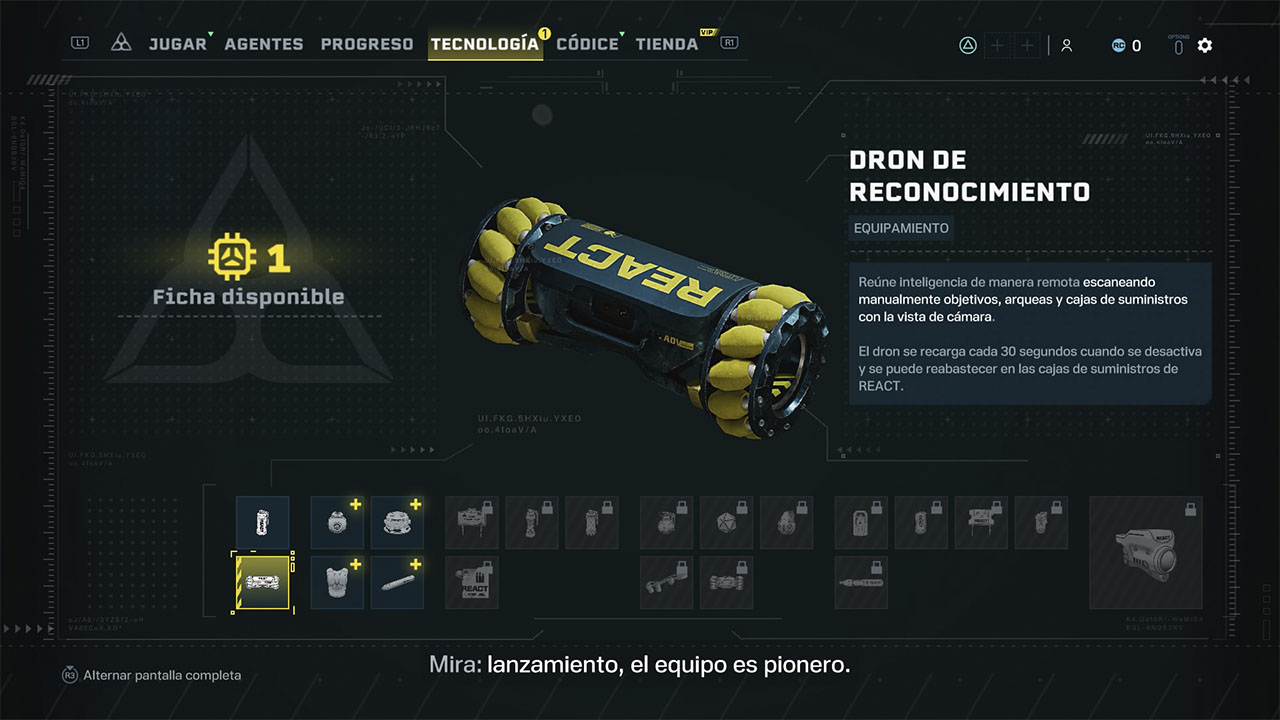Screen dimensions: 1280x720
Task: Select the body armor equipment icon
Action: (337, 582)
